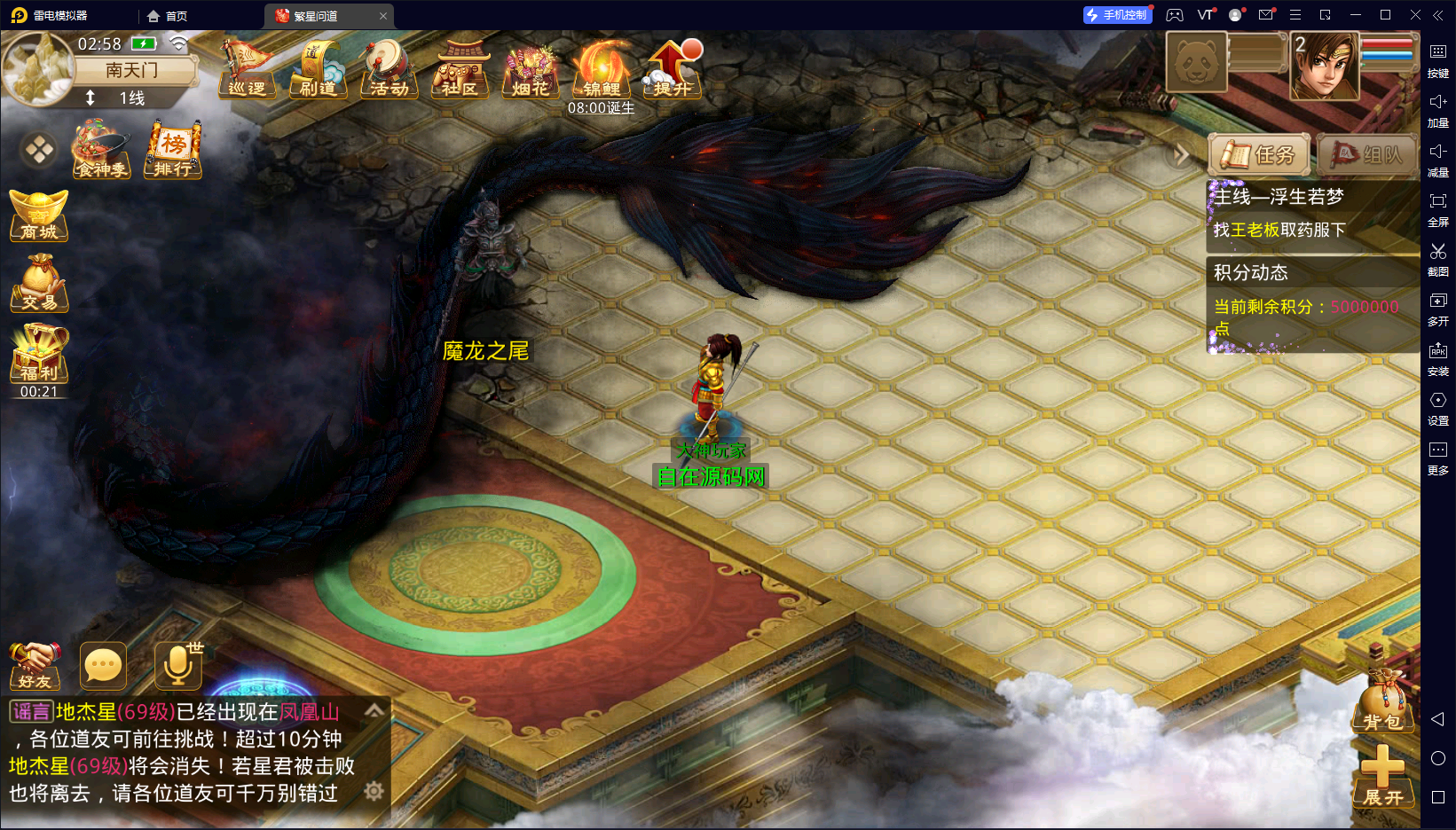This screenshot has width=1456, height=830.
Task: Open the 交易 trade menu
Action: (39, 284)
